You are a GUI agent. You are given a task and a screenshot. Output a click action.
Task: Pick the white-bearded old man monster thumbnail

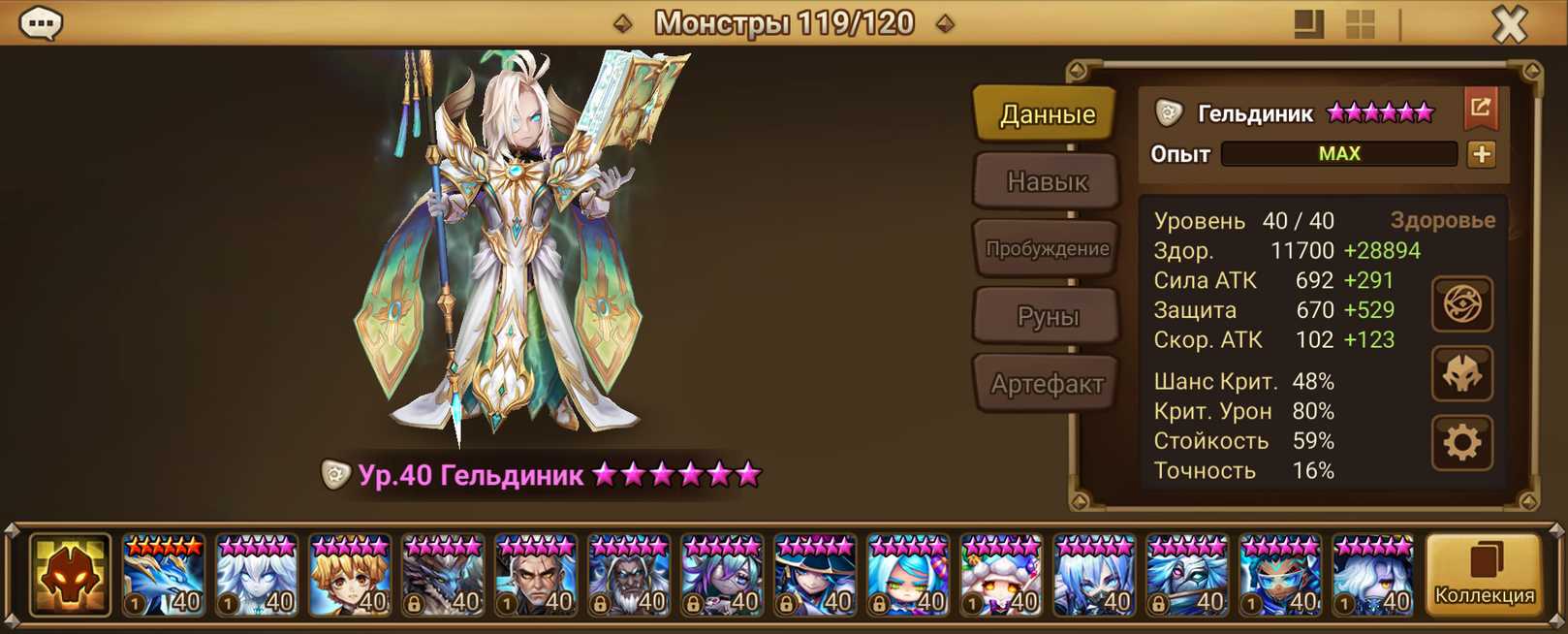(x=628, y=576)
